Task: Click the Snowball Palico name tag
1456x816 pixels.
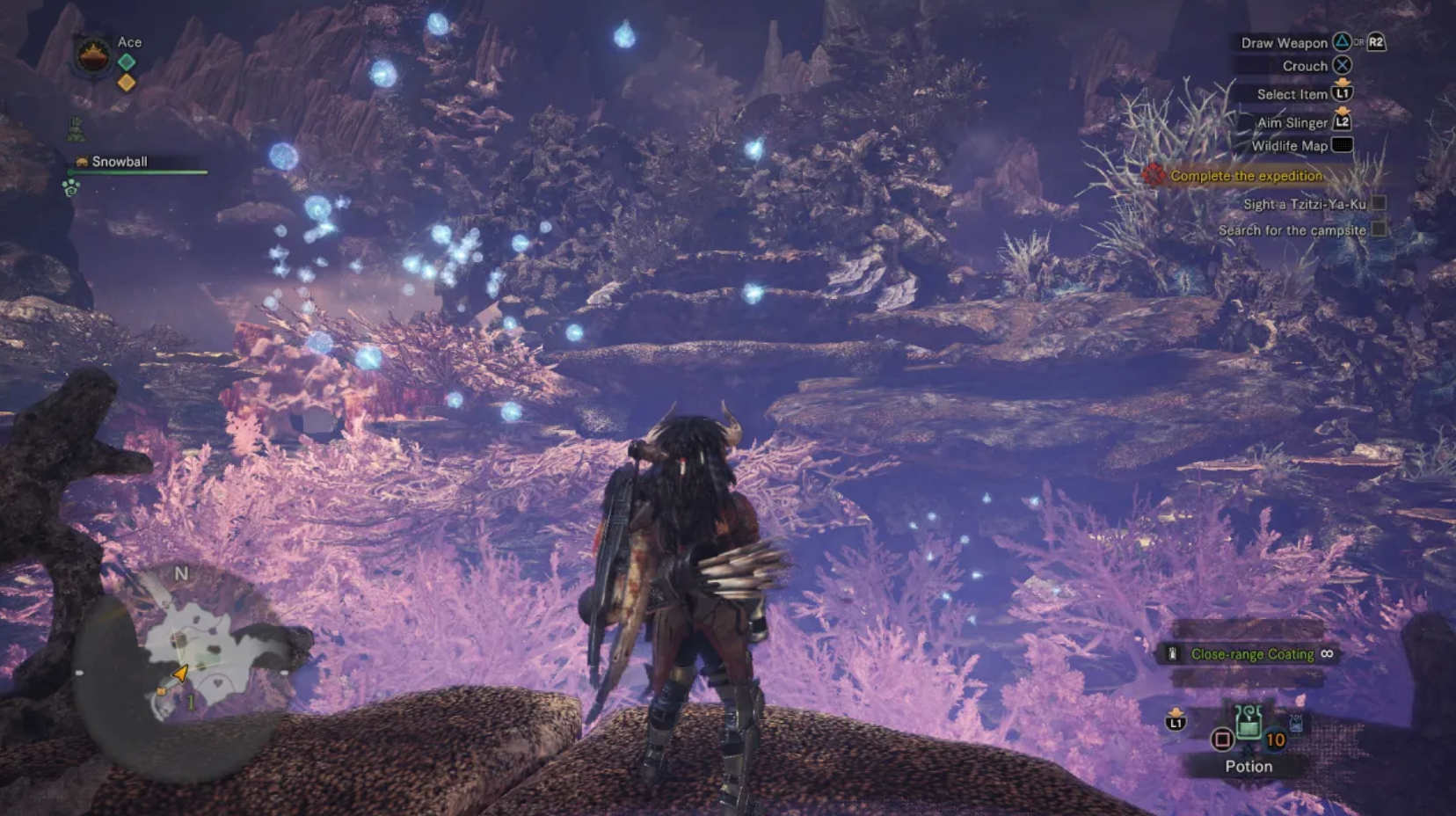Action: (x=119, y=162)
